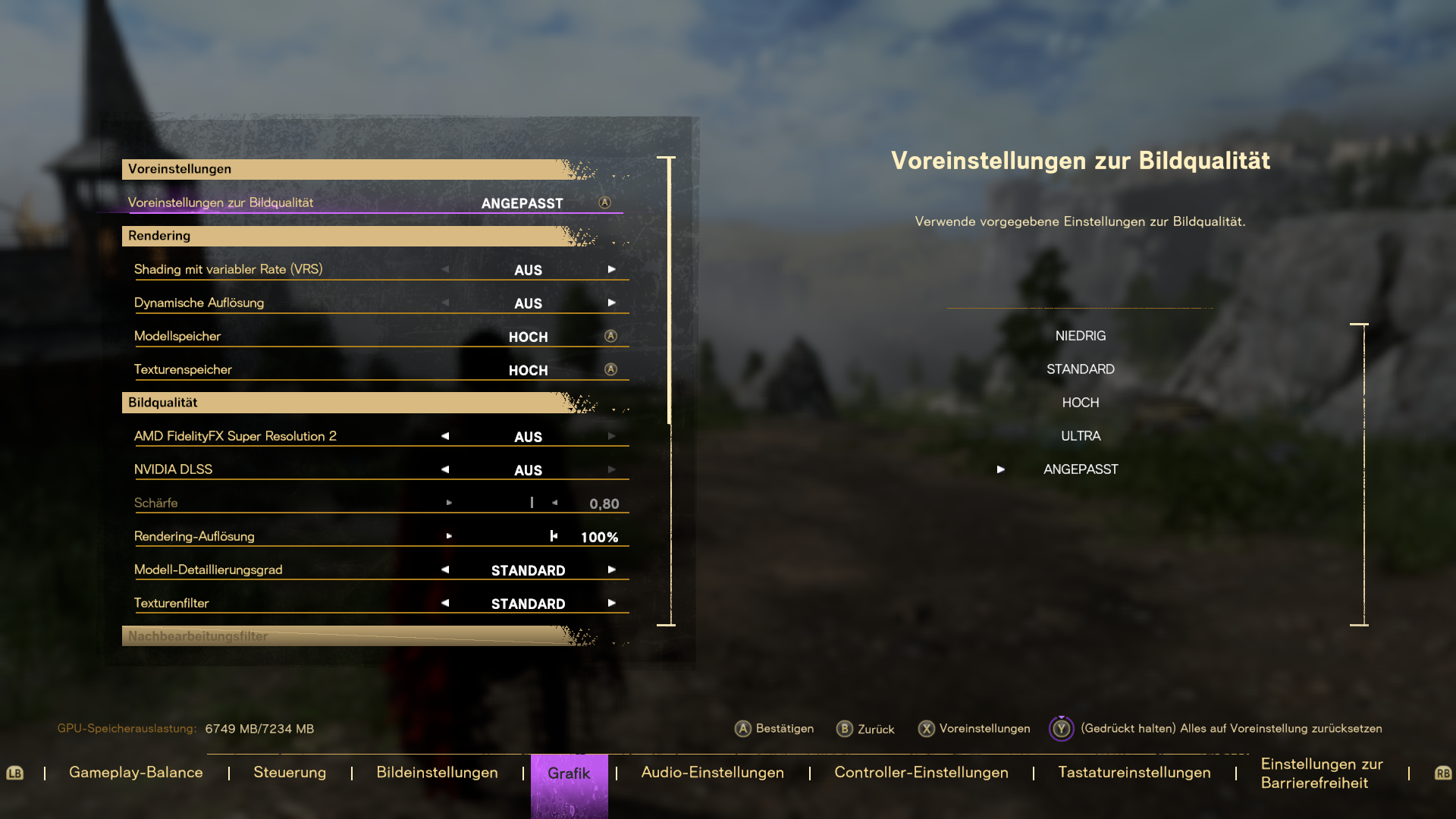This screenshot has width=1456, height=819.
Task: Enable Shading mit variabler Rate via right arrow
Action: [611, 268]
